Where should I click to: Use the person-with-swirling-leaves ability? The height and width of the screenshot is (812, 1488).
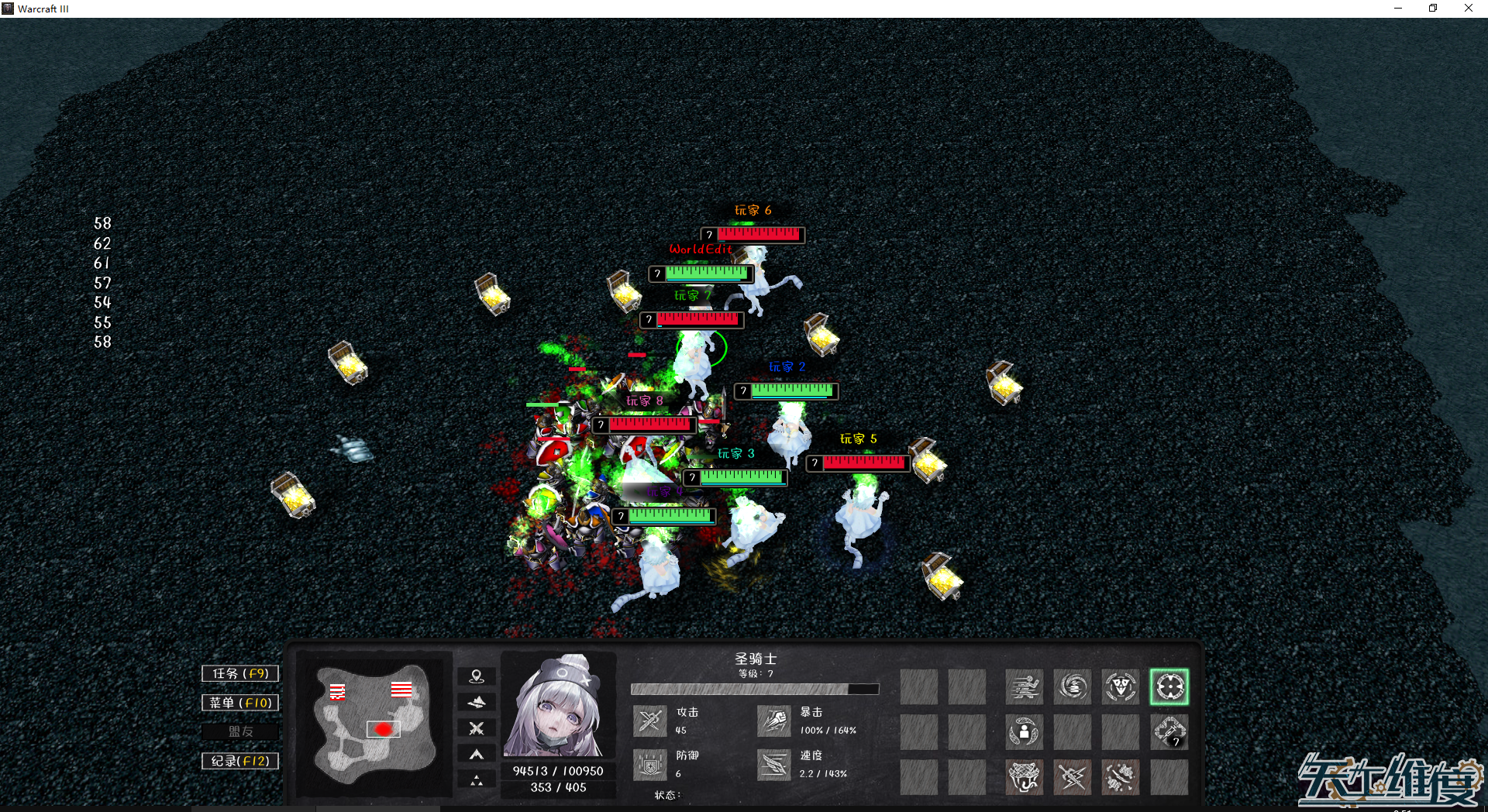pos(1025,731)
